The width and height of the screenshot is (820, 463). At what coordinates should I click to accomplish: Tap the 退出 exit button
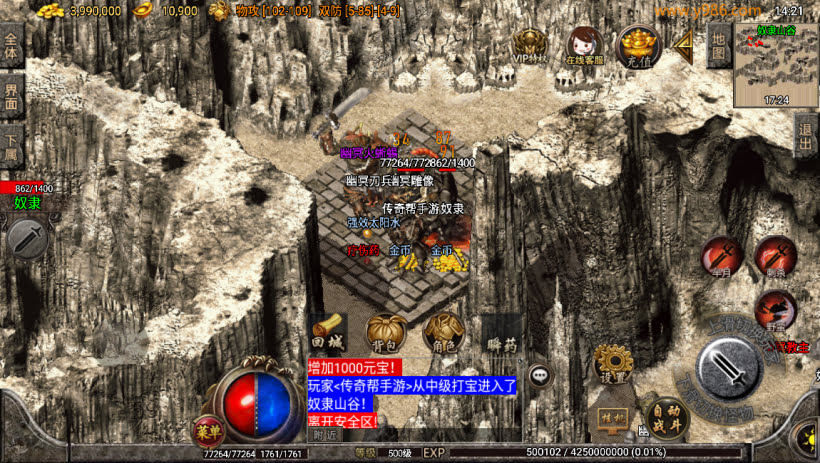coord(807,136)
